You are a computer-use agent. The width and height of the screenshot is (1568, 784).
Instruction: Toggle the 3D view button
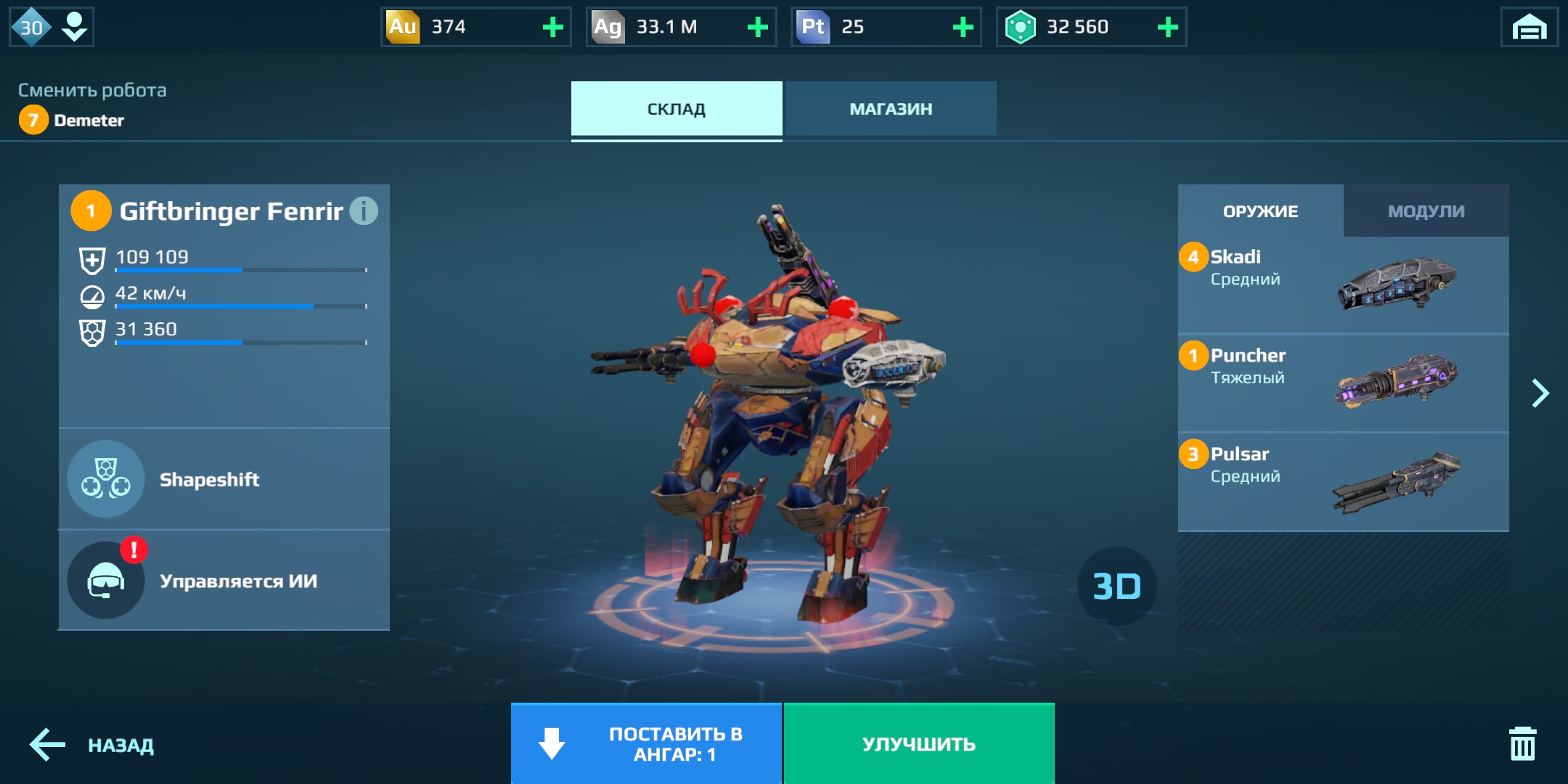1116,587
